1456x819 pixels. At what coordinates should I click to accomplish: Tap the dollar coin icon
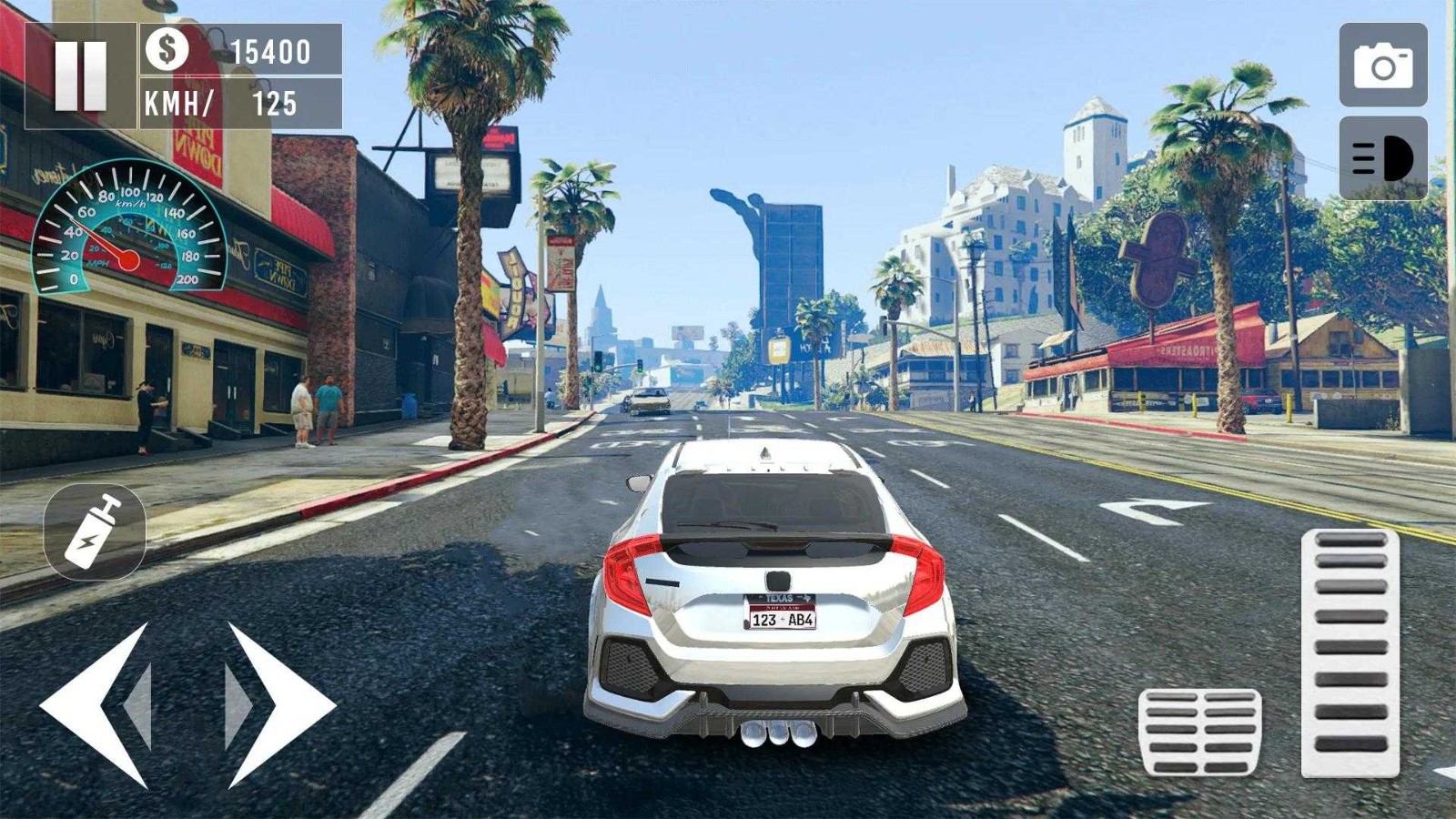click(165, 52)
